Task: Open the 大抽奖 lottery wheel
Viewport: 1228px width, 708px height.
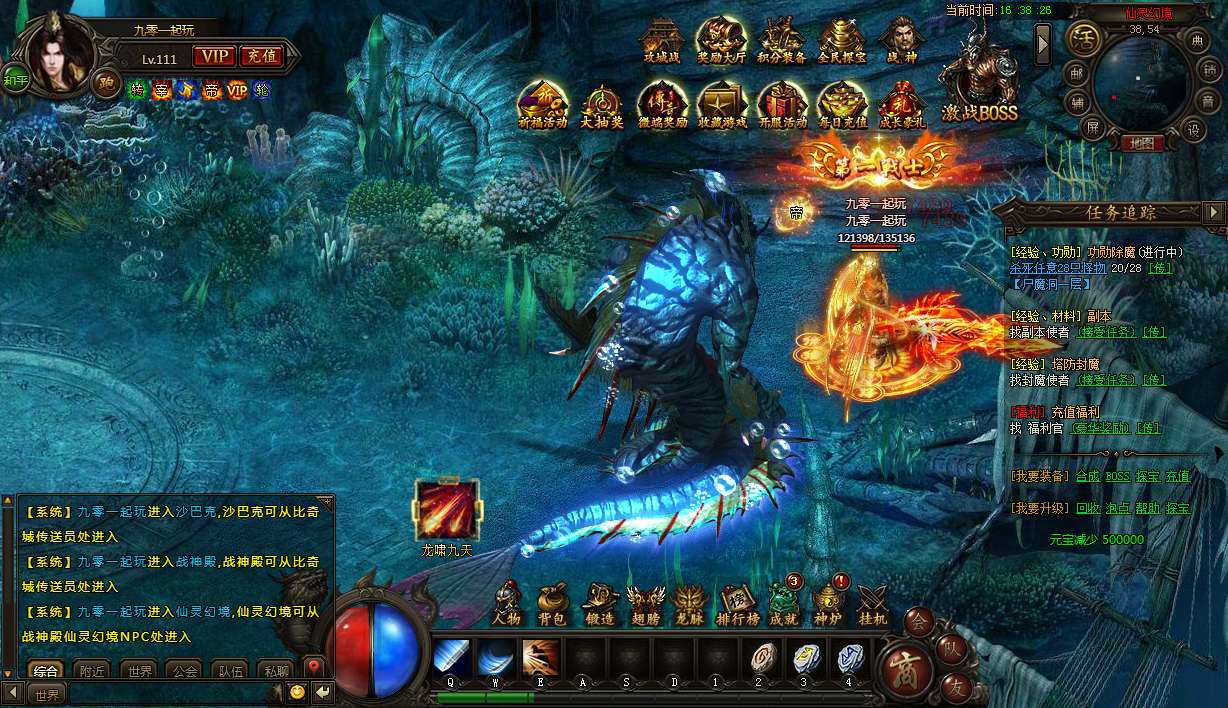Action: pyautogui.click(x=603, y=105)
